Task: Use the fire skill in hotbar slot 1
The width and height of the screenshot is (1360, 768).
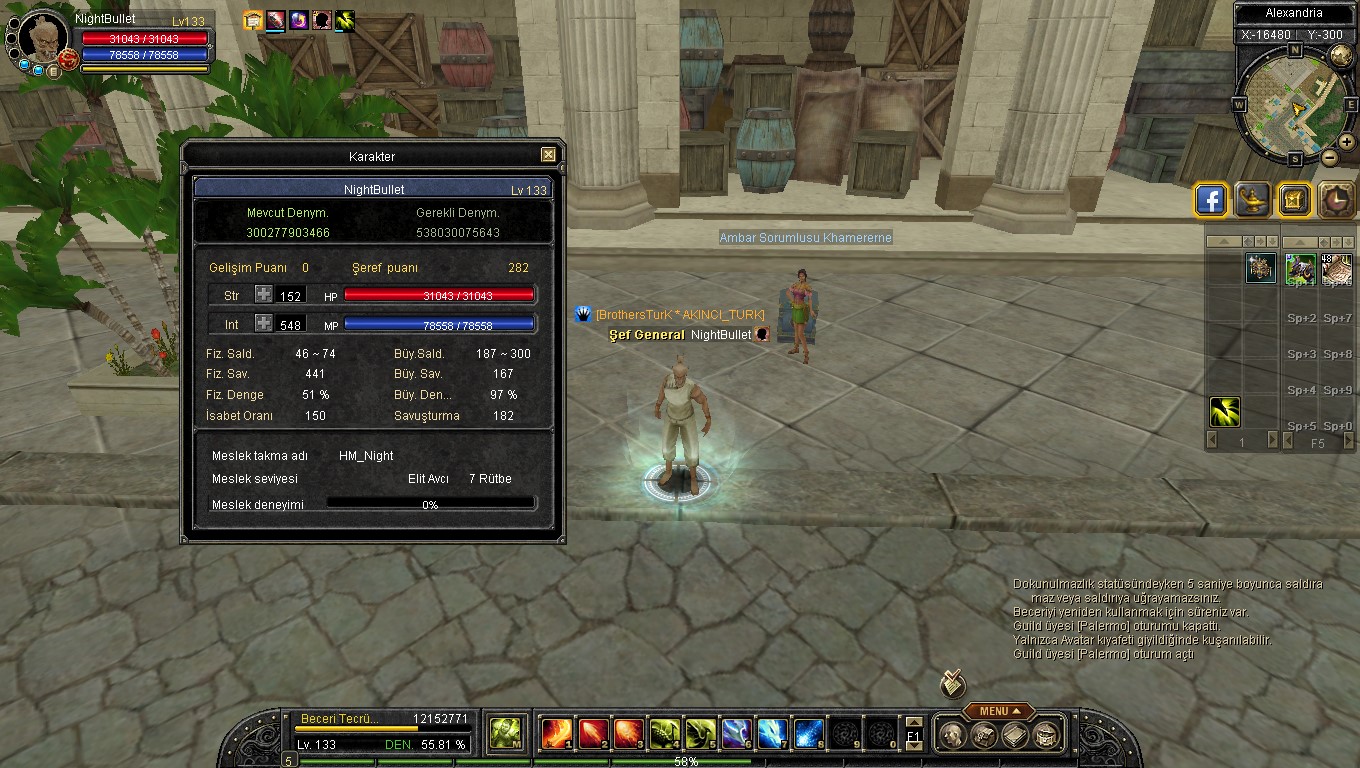Action: point(556,734)
